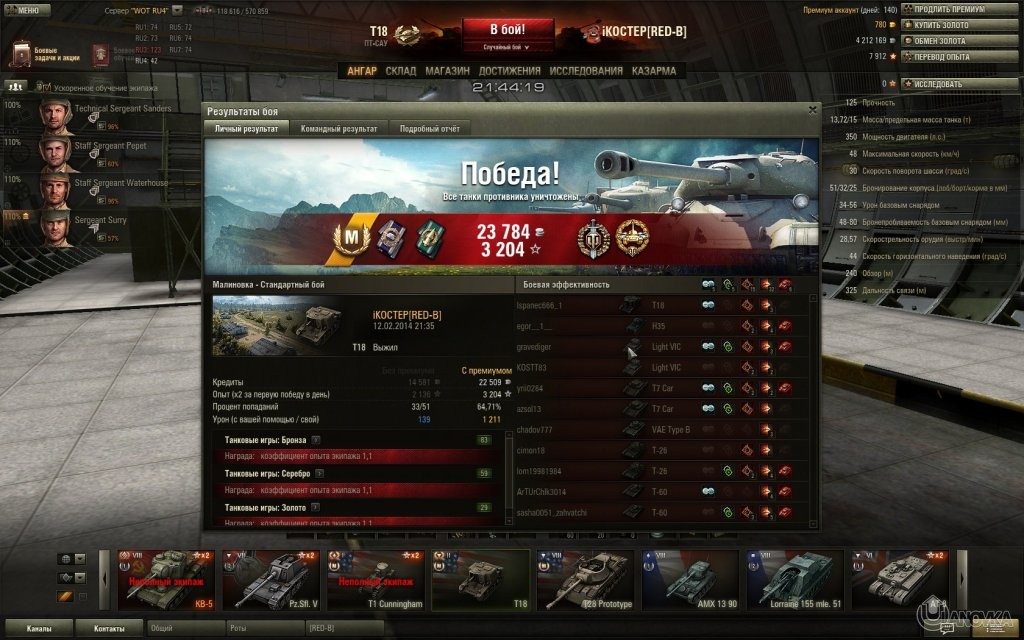Open the 'Контакты' contacts button
The width and height of the screenshot is (1024, 640).
point(109,629)
